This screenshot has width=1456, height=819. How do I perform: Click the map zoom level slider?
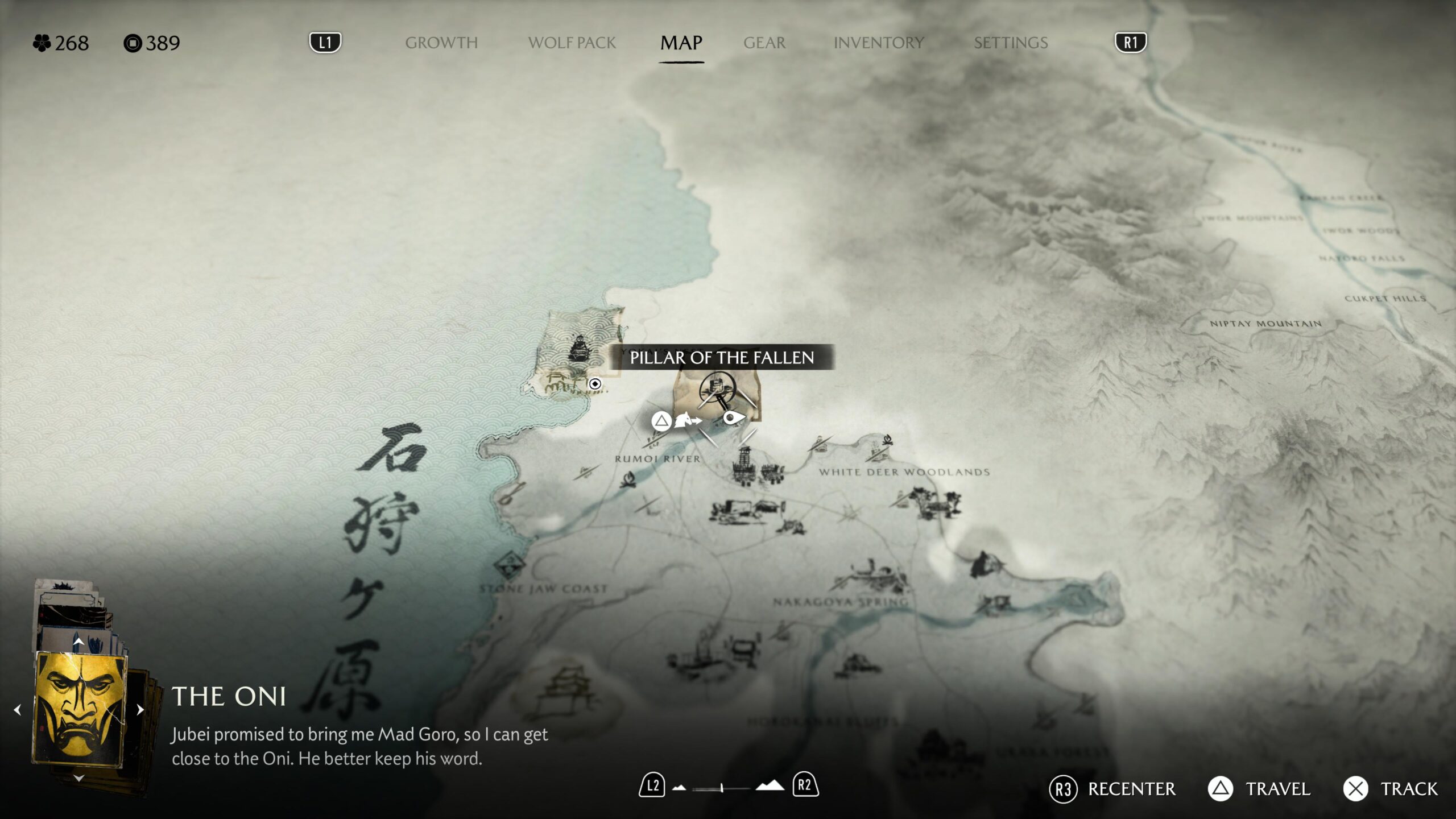pyautogui.click(x=721, y=788)
